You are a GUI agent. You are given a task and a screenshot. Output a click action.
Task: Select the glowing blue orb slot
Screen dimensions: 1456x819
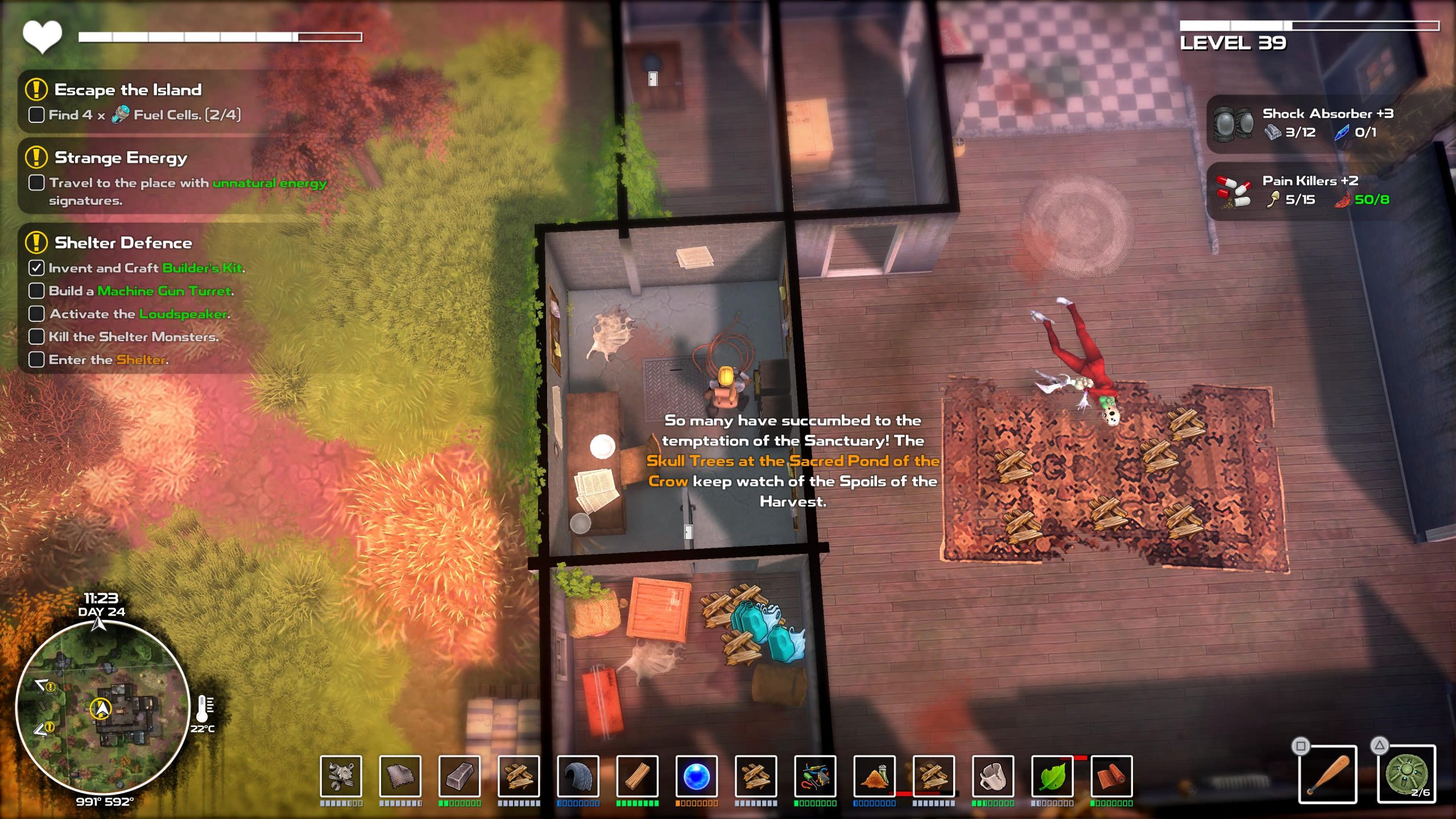click(x=697, y=776)
